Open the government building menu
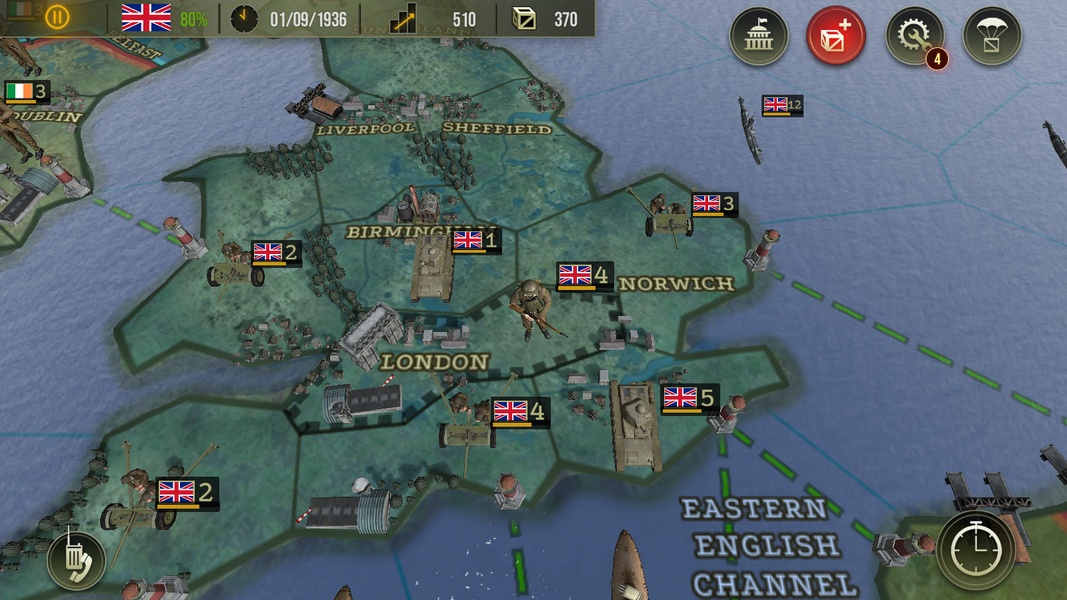 coord(759,37)
